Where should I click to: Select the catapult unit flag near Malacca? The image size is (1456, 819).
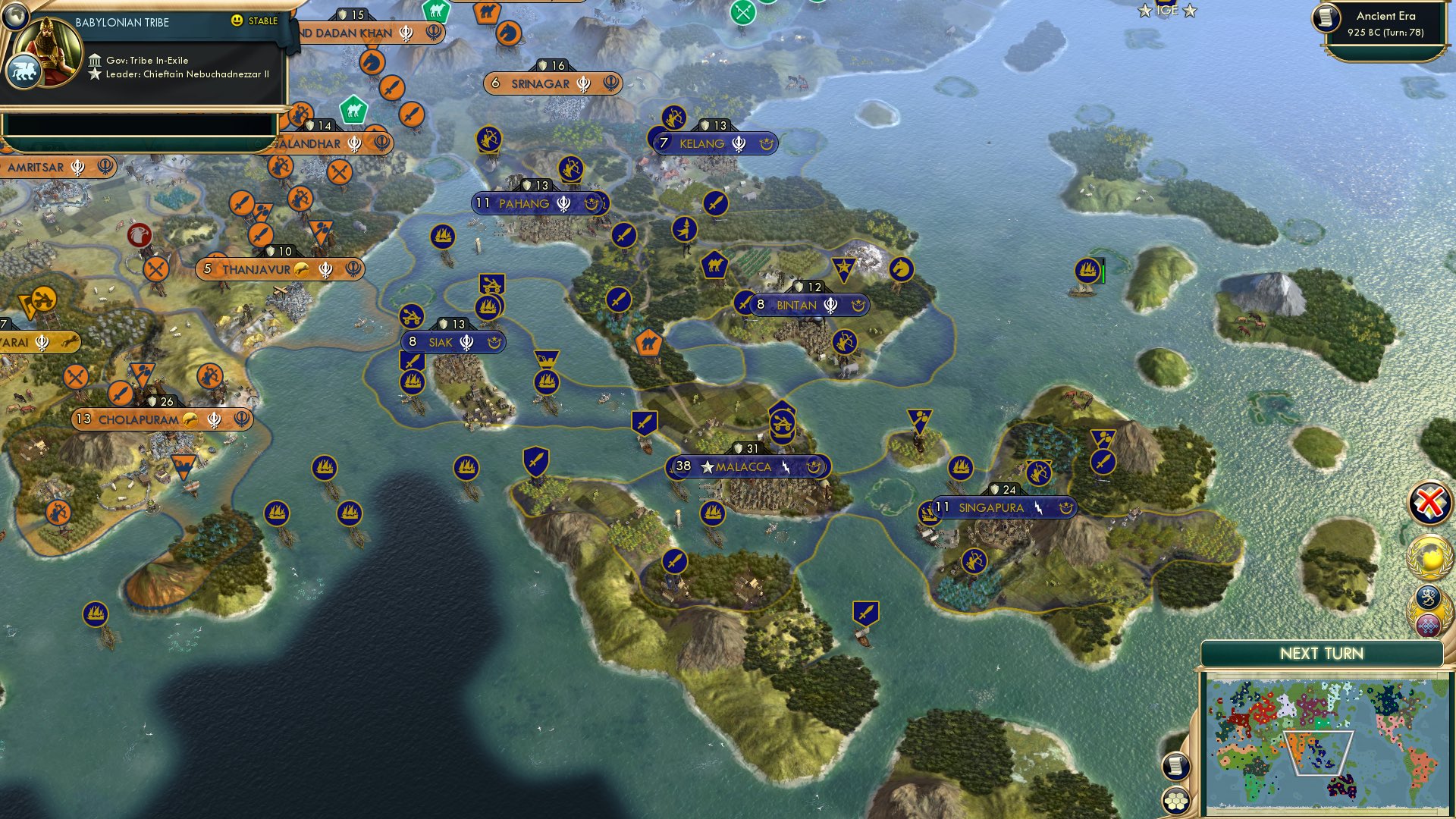[x=783, y=423]
